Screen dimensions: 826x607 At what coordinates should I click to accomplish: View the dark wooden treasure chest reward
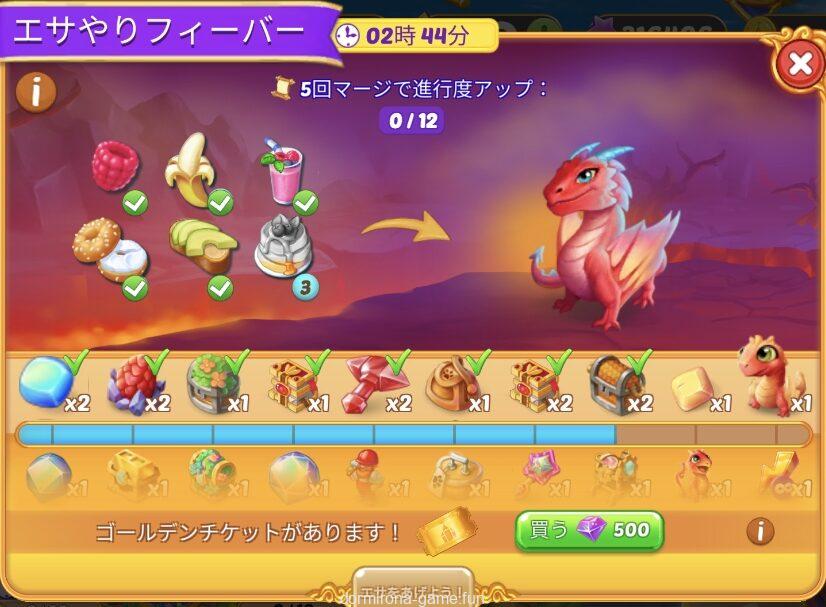point(613,381)
